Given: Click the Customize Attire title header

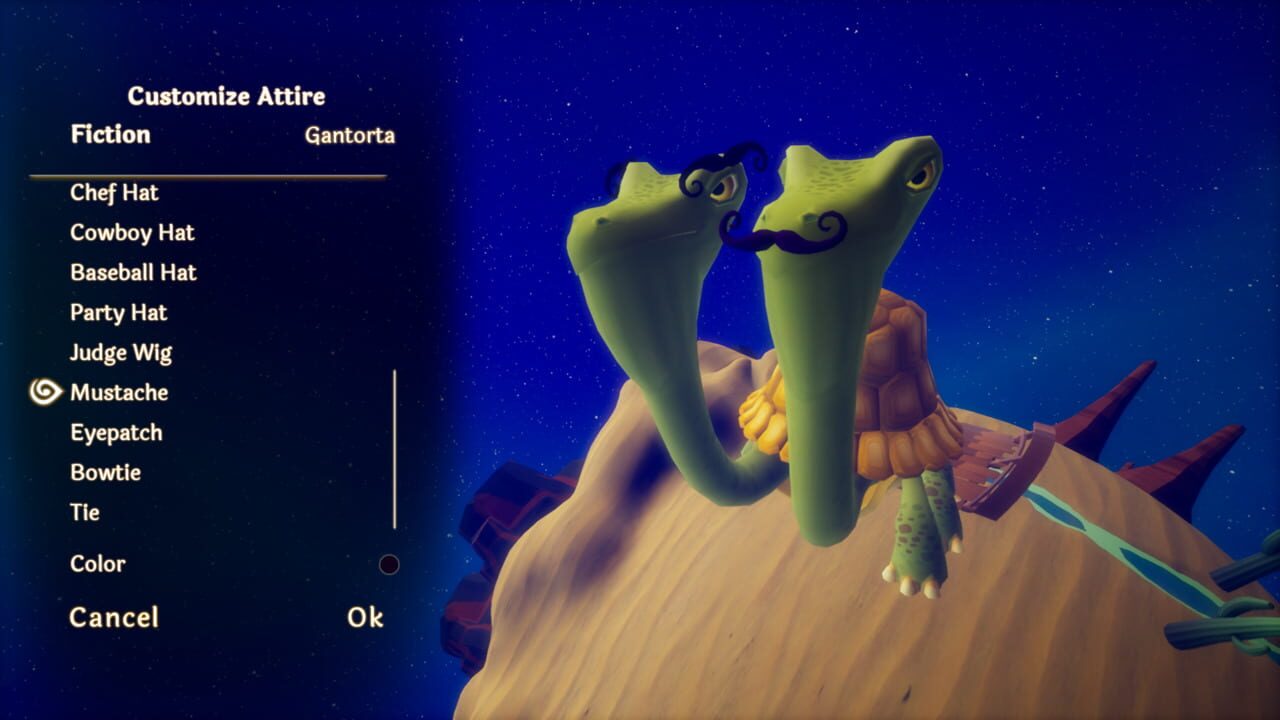Looking at the screenshot, I should click(x=224, y=98).
